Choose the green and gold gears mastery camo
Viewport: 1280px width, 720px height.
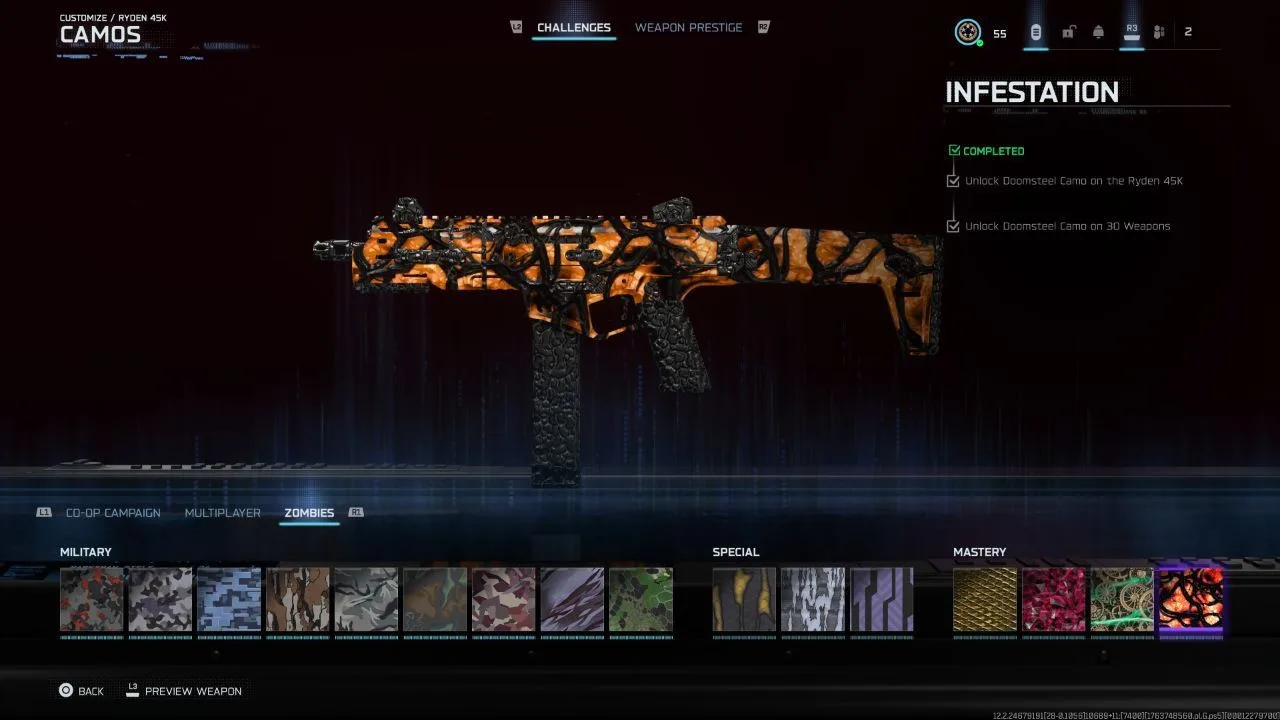(1122, 600)
